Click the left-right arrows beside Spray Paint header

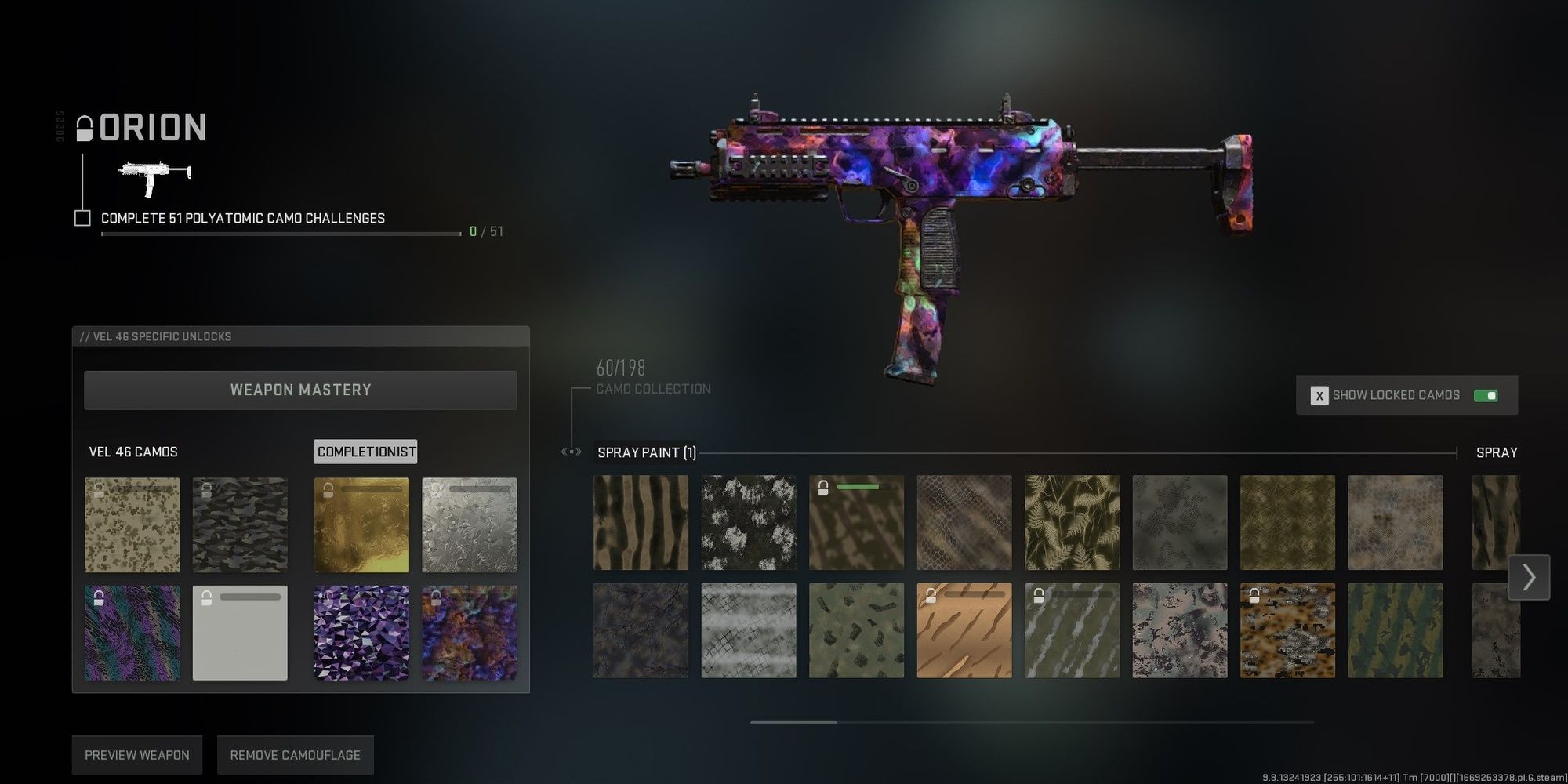point(570,452)
